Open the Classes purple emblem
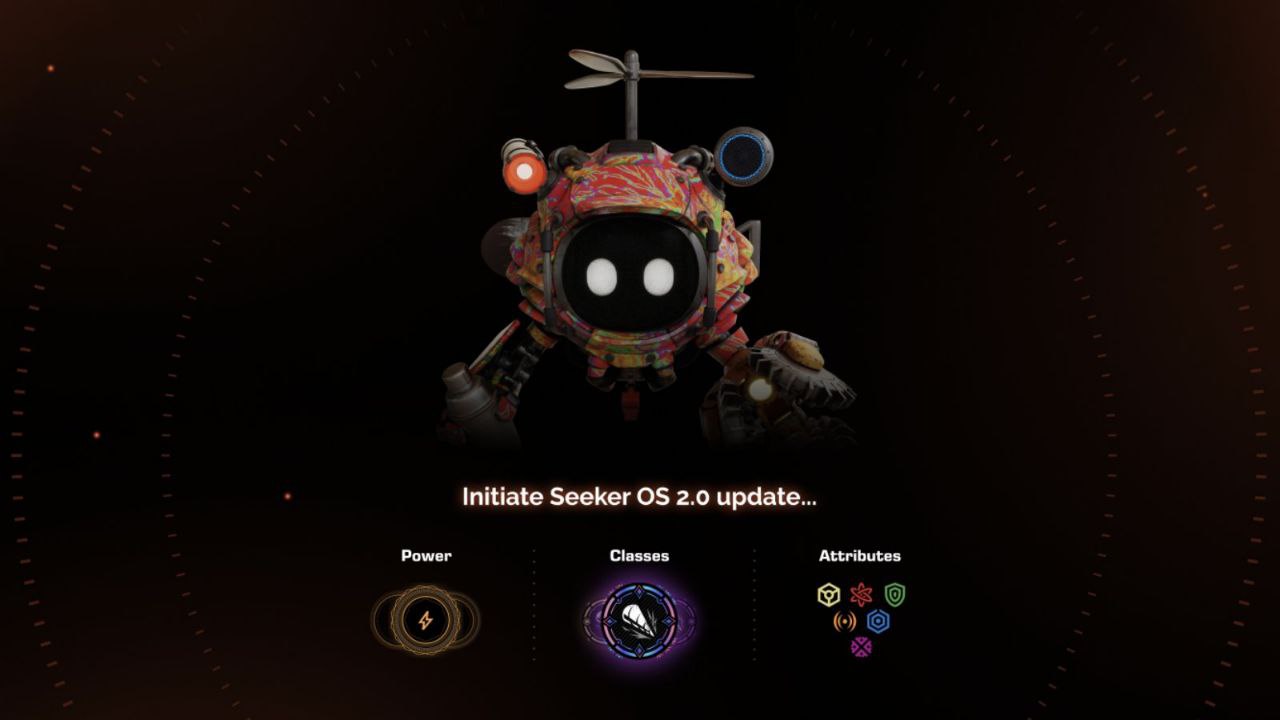Viewport: 1280px width, 720px height. 640,621
